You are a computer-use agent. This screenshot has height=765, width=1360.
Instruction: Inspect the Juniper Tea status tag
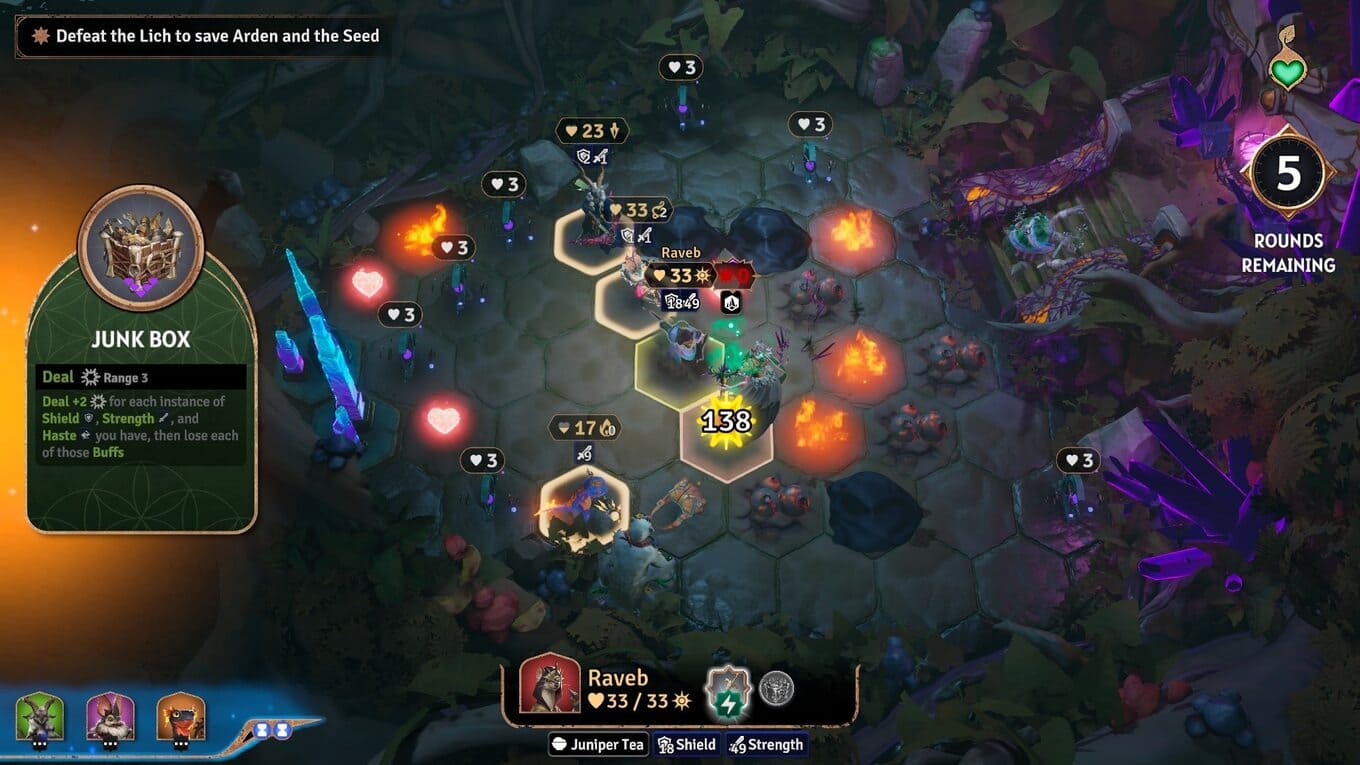click(598, 745)
